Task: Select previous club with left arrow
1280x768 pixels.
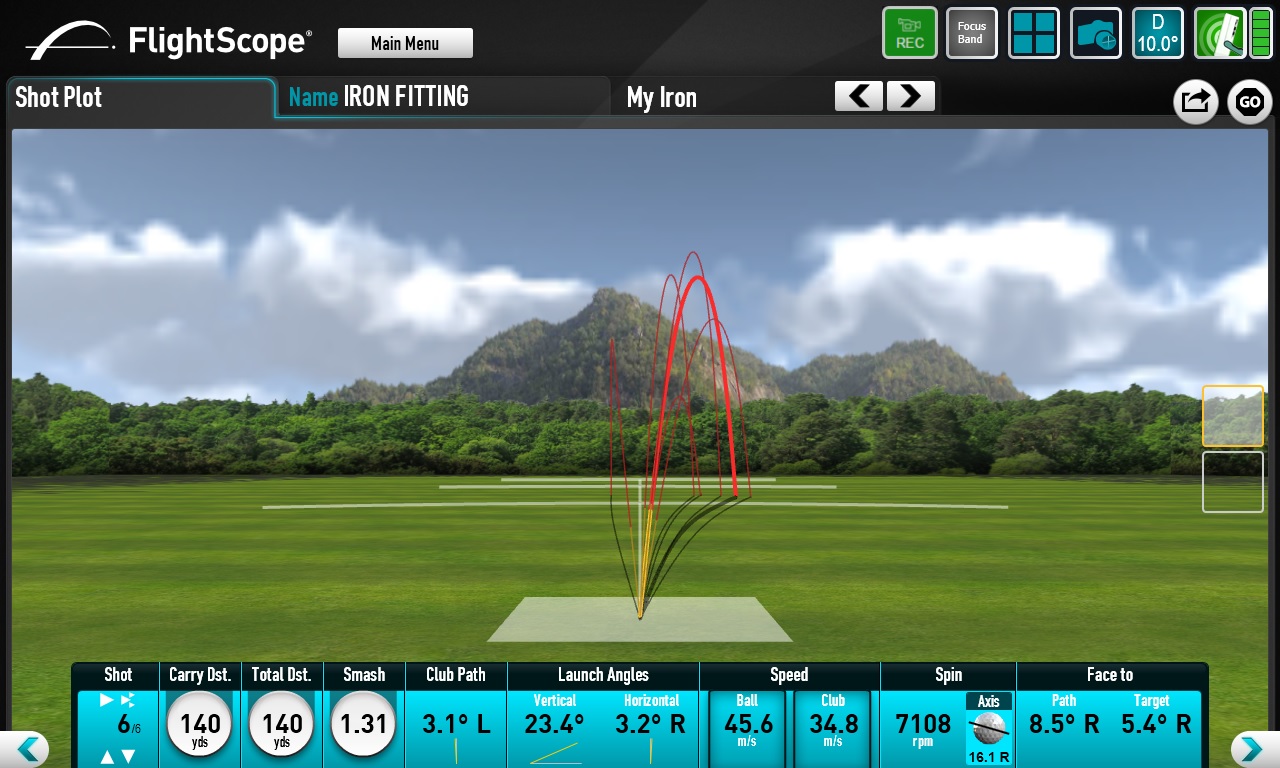Action: click(859, 96)
